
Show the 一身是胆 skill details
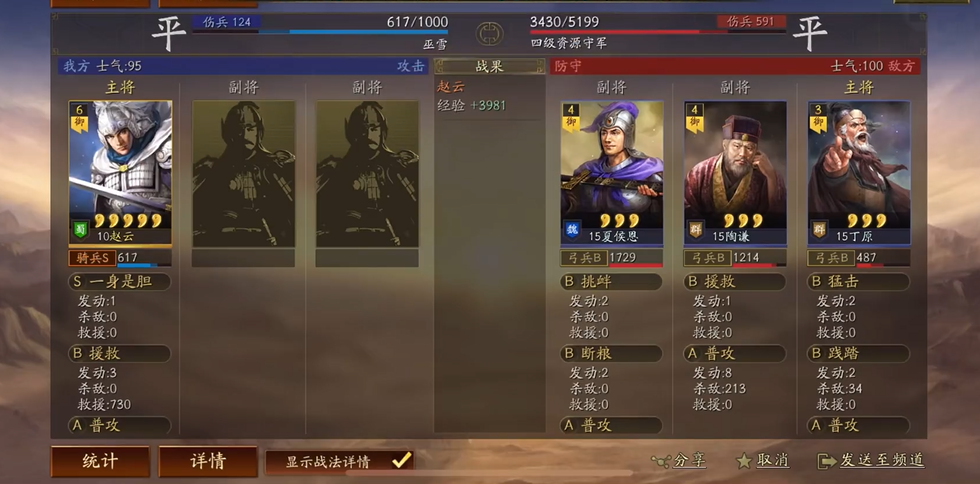click(x=119, y=282)
